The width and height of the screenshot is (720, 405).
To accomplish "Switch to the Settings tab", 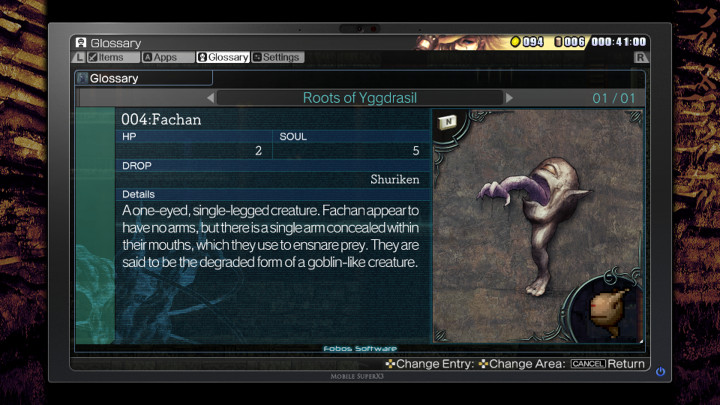I will 277,57.
